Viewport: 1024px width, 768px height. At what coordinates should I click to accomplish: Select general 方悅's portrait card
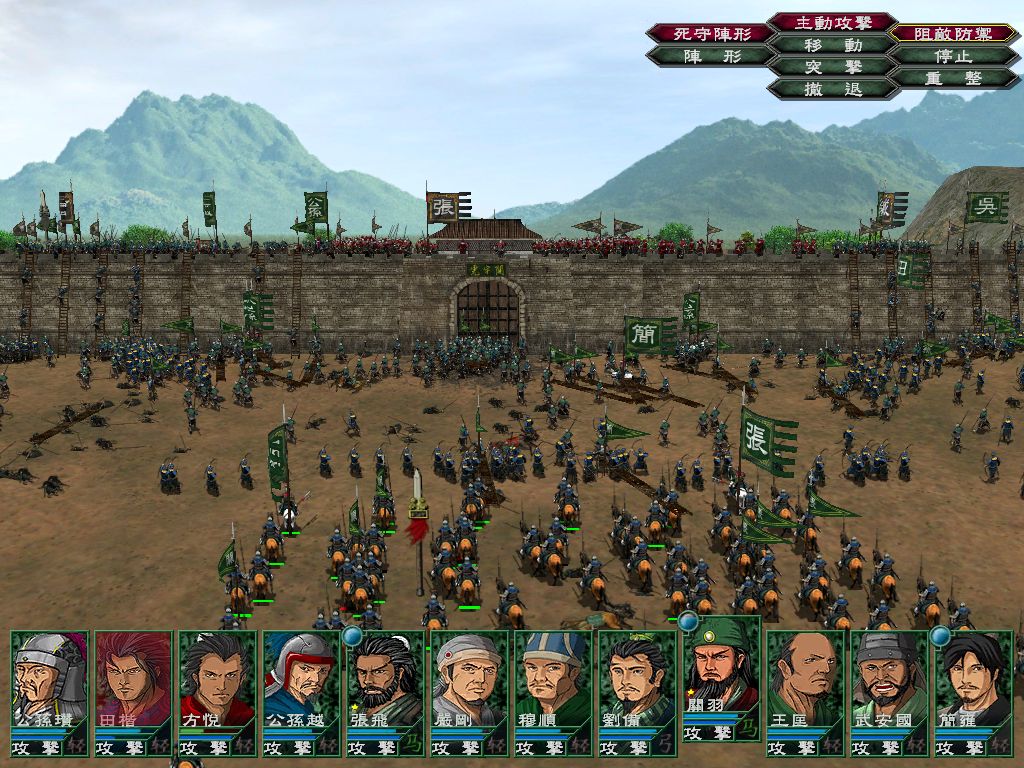(217, 680)
